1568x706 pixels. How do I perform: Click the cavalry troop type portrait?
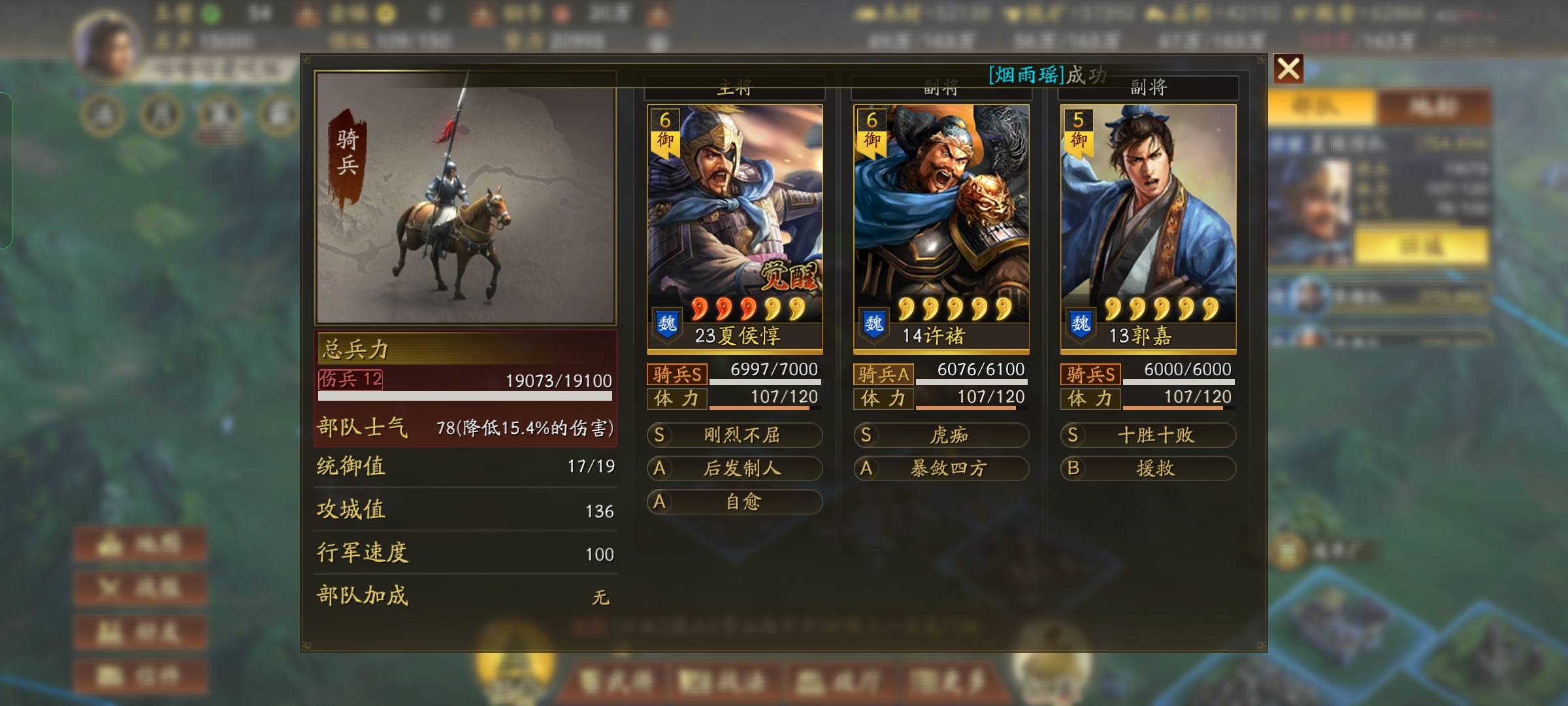coord(465,197)
